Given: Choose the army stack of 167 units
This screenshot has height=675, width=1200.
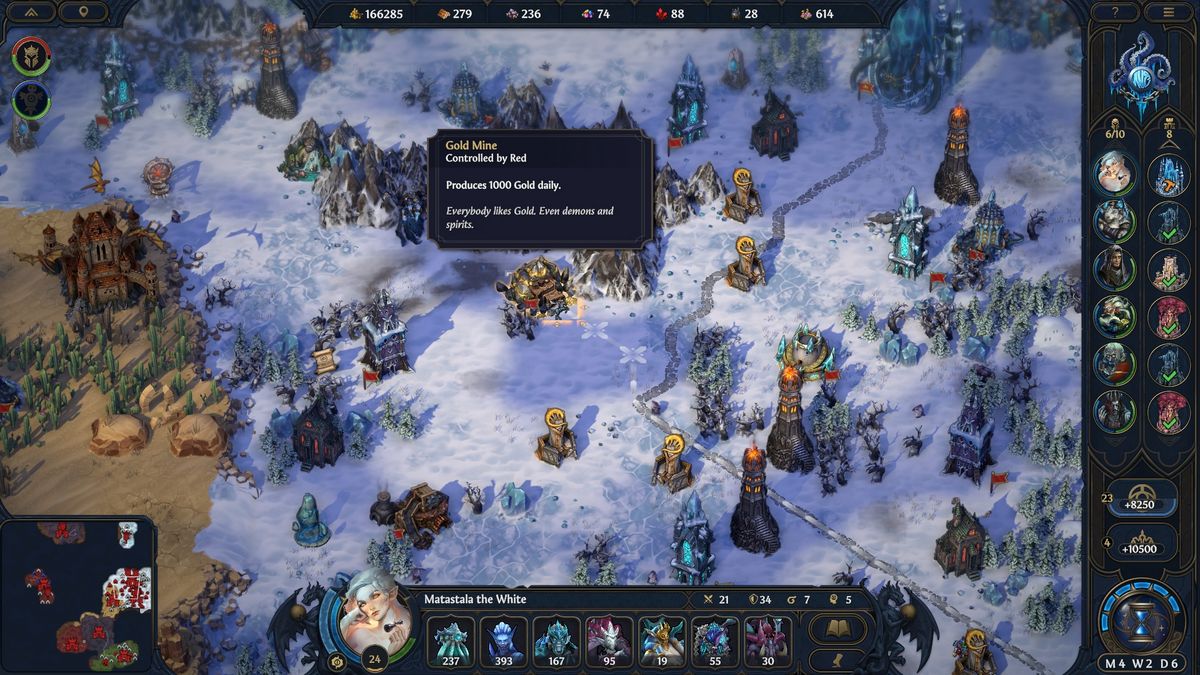Looking at the screenshot, I should click(x=556, y=641).
